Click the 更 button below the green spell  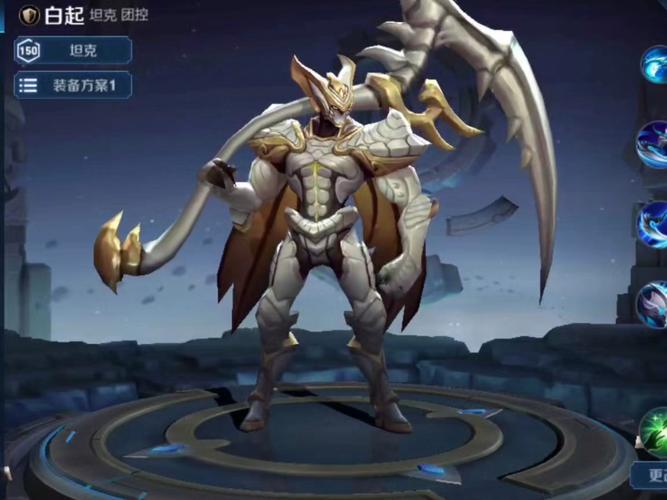(650, 474)
